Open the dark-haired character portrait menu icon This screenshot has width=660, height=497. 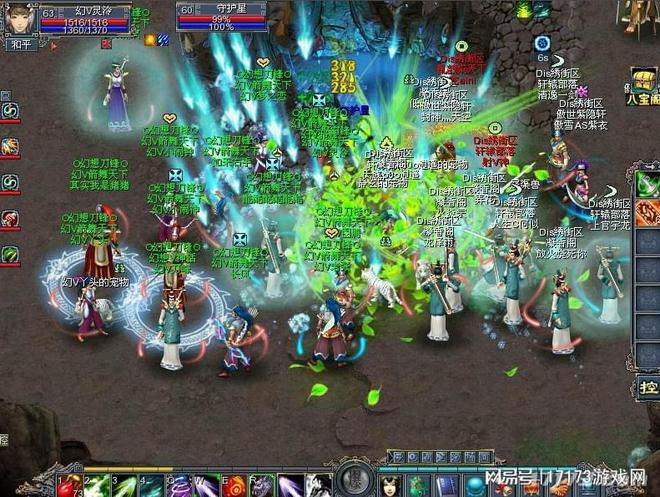click(390, 485)
